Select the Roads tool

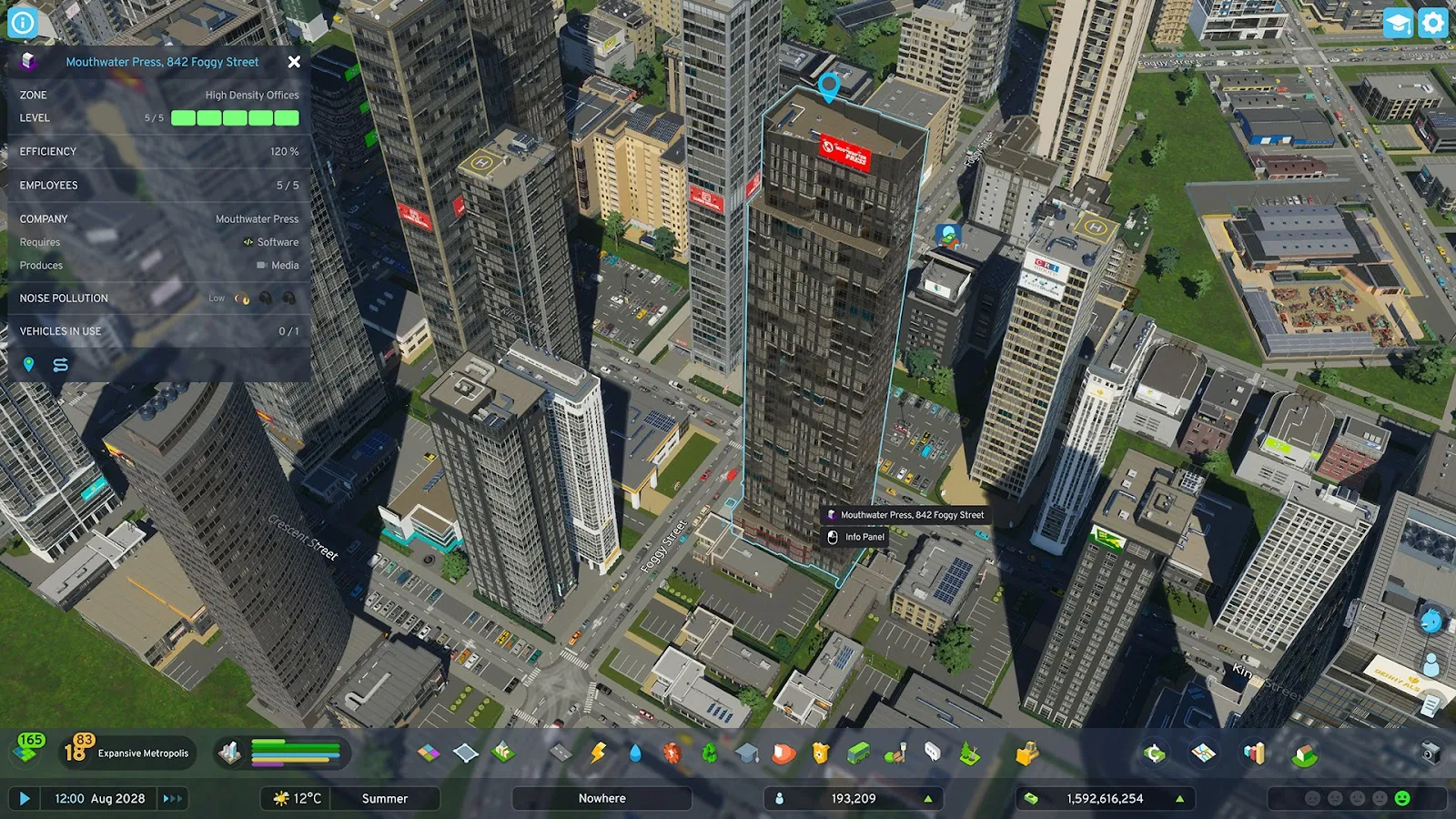(x=561, y=753)
